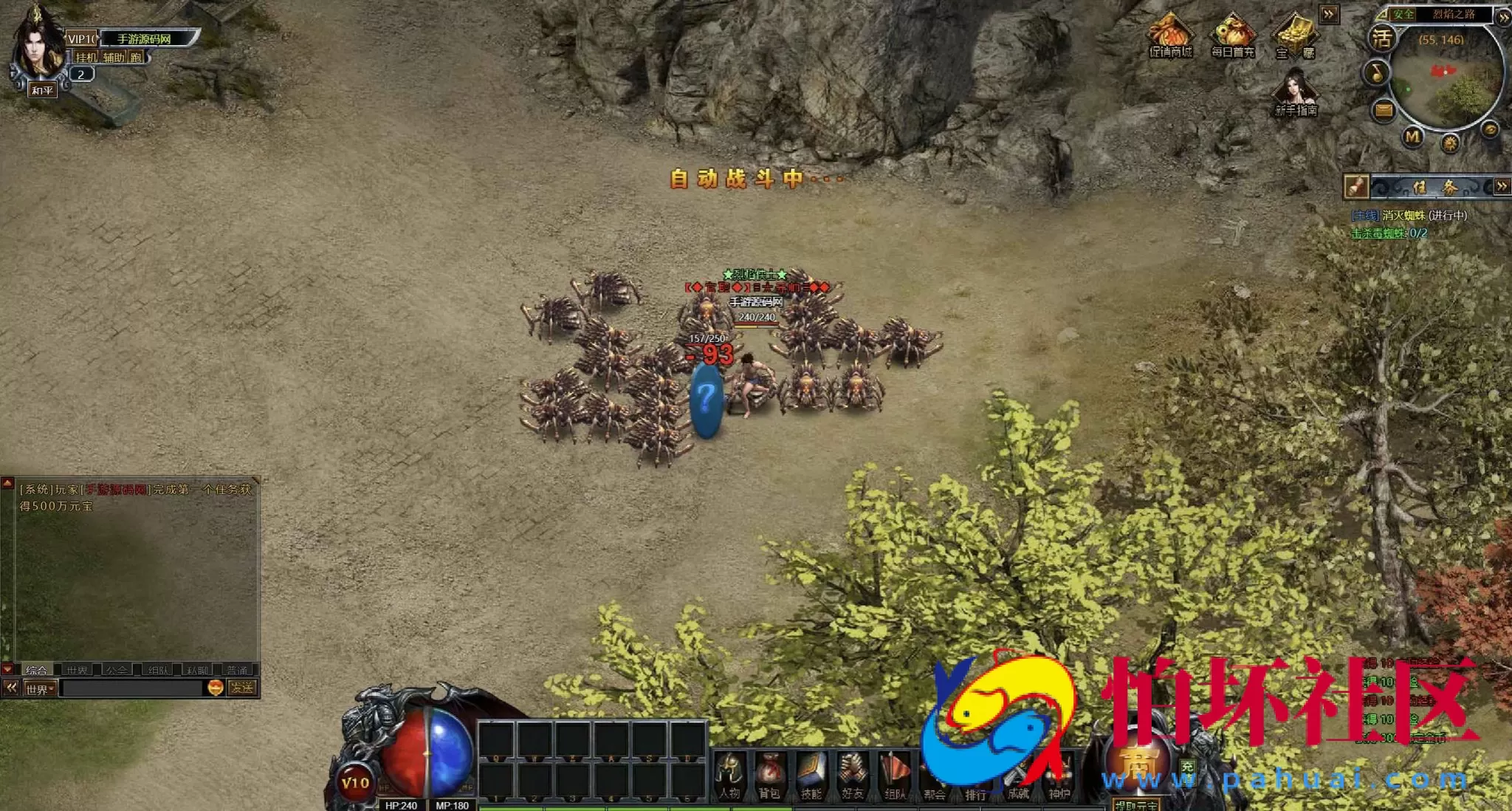Viewport: 1512px width, 811px height.
Task: Toggle the 挂机 auto-battle button
Action: pos(86,58)
